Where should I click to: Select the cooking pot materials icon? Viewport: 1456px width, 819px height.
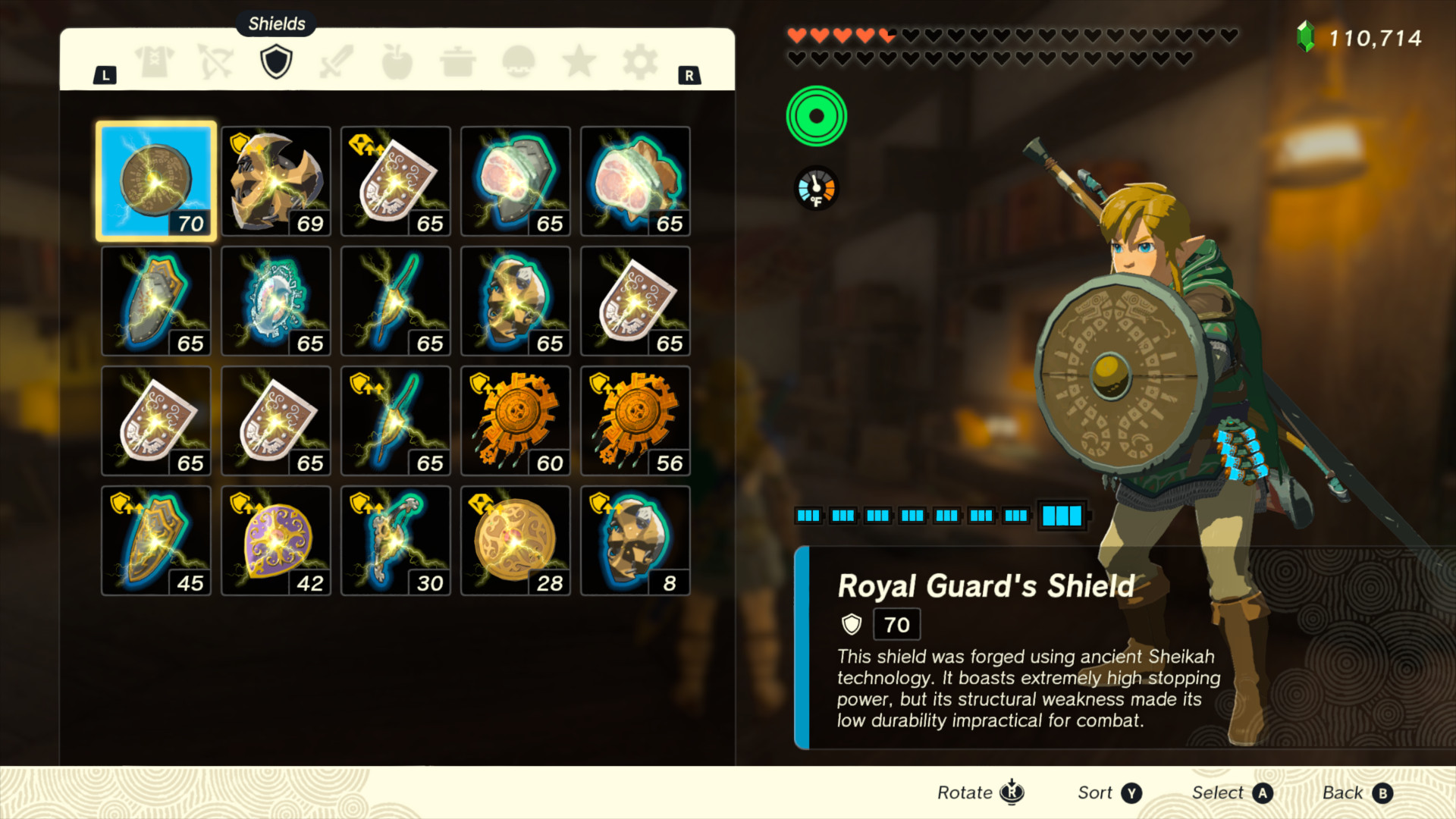pos(458,61)
